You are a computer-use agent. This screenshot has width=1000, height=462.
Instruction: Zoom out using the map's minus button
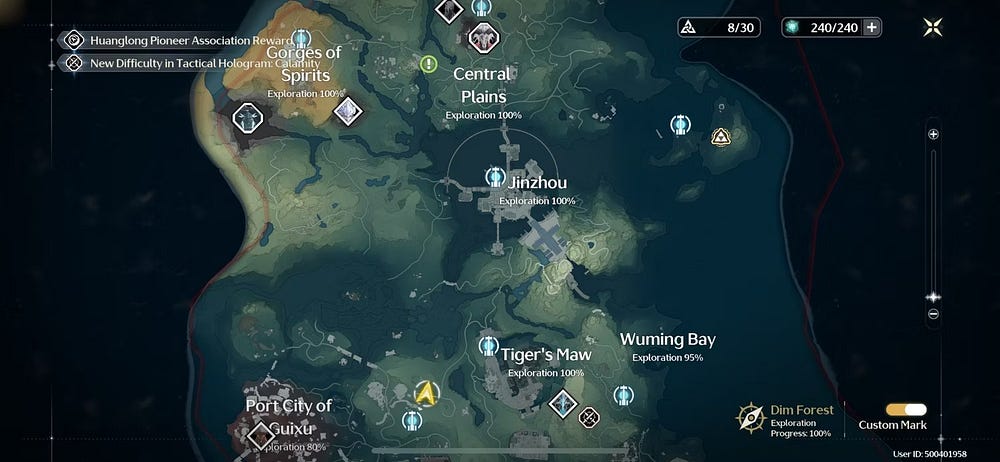pos(933,313)
